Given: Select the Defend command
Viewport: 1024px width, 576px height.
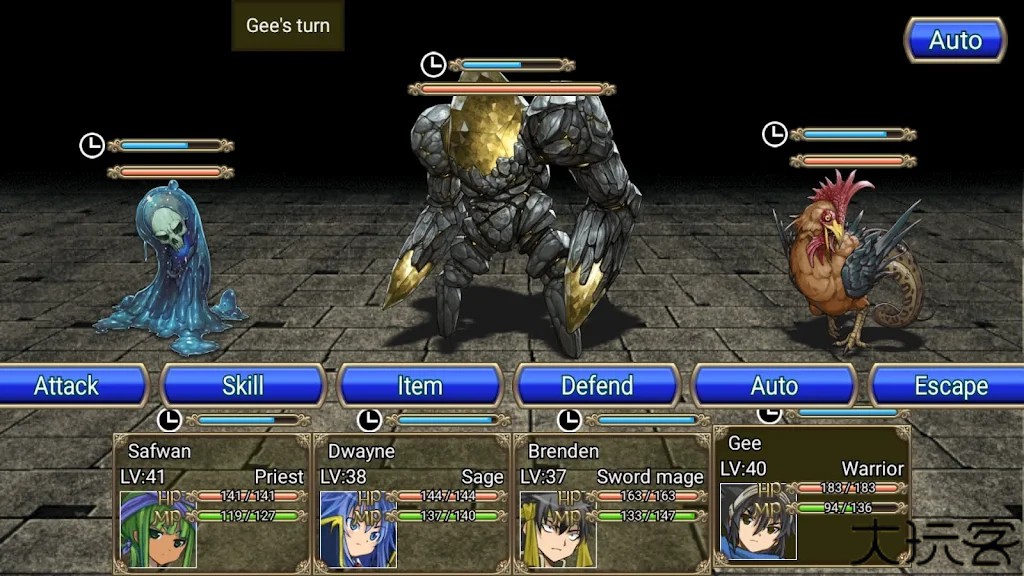Looking at the screenshot, I should coord(597,386).
